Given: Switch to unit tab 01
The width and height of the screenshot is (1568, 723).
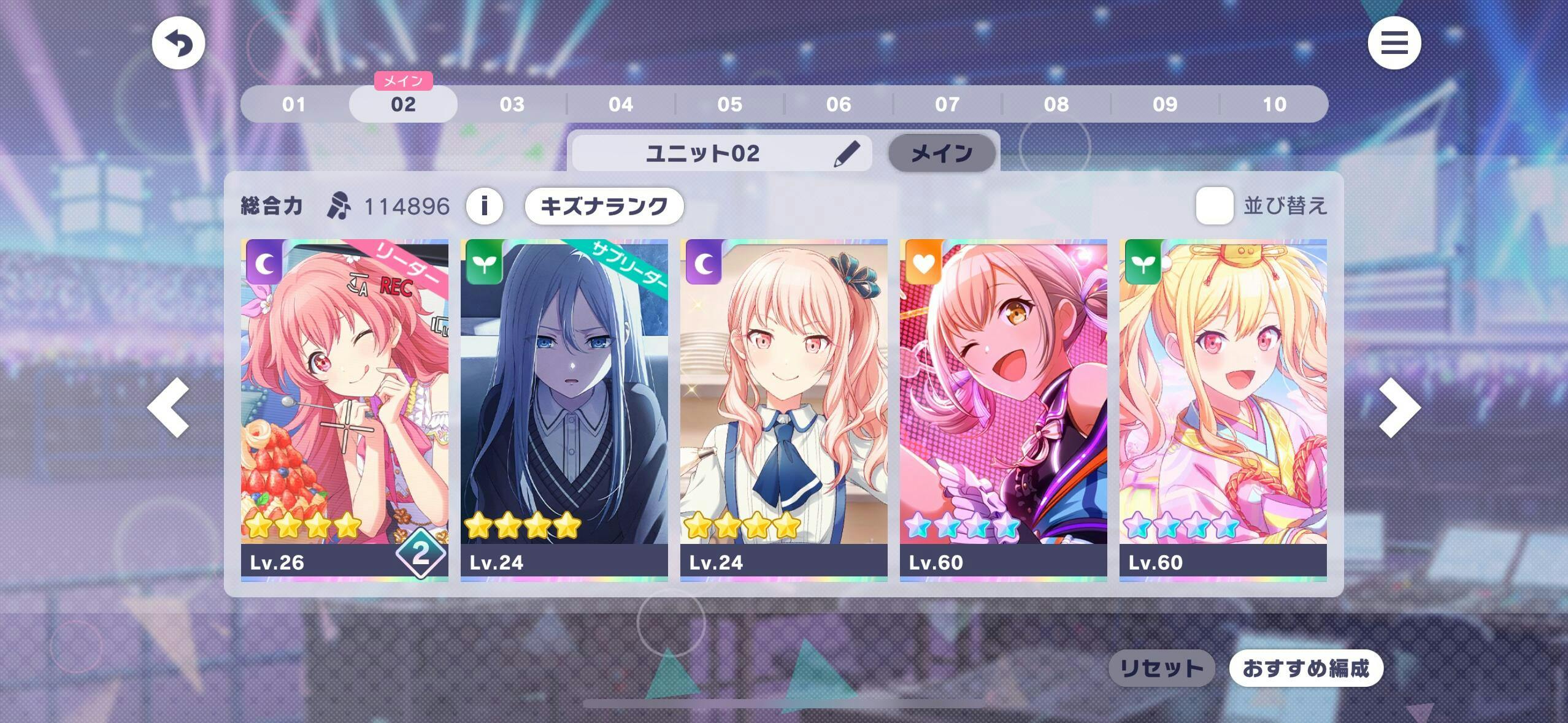Looking at the screenshot, I should (294, 104).
